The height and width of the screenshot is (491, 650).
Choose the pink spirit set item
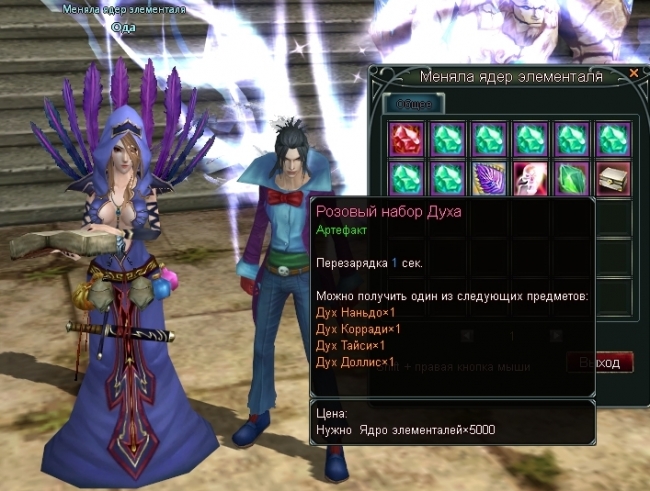pyautogui.click(x=530, y=178)
